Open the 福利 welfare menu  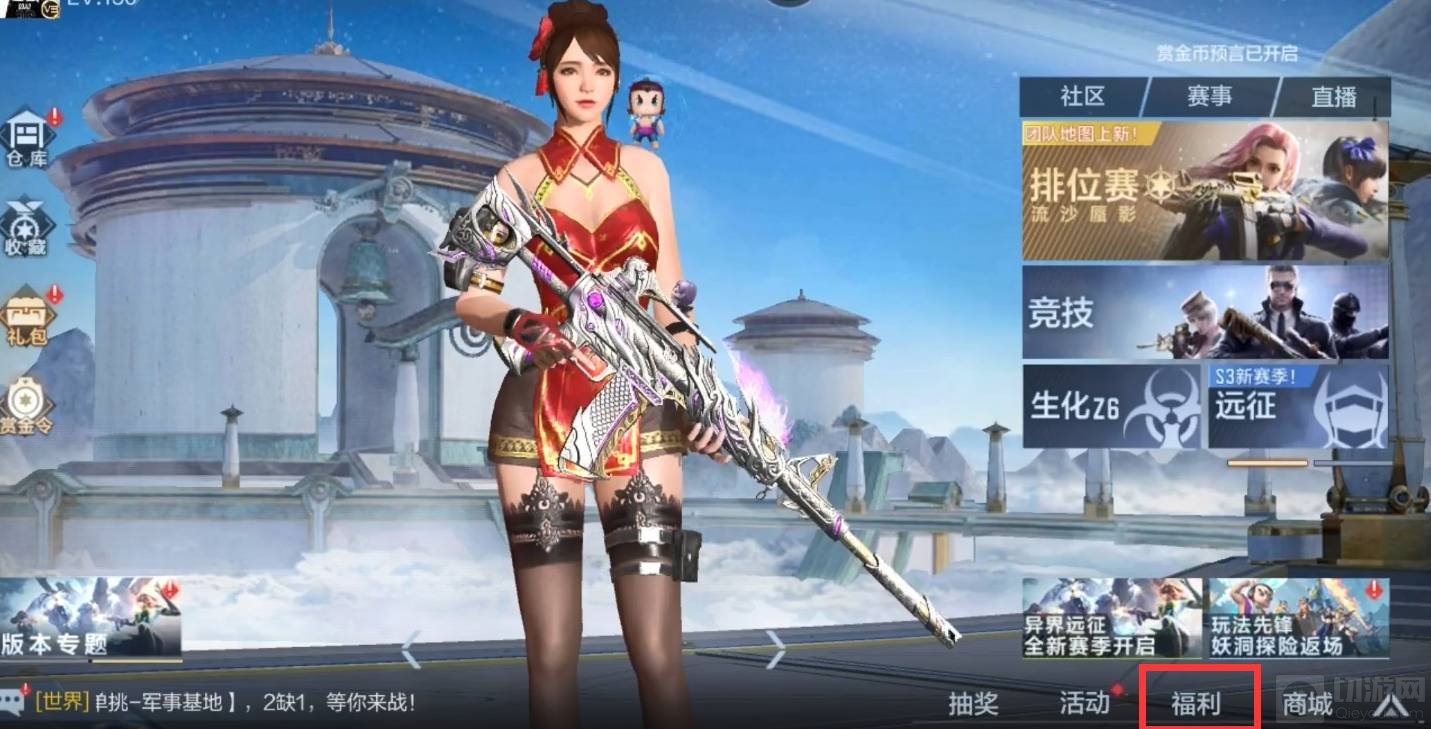coord(1197,703)
